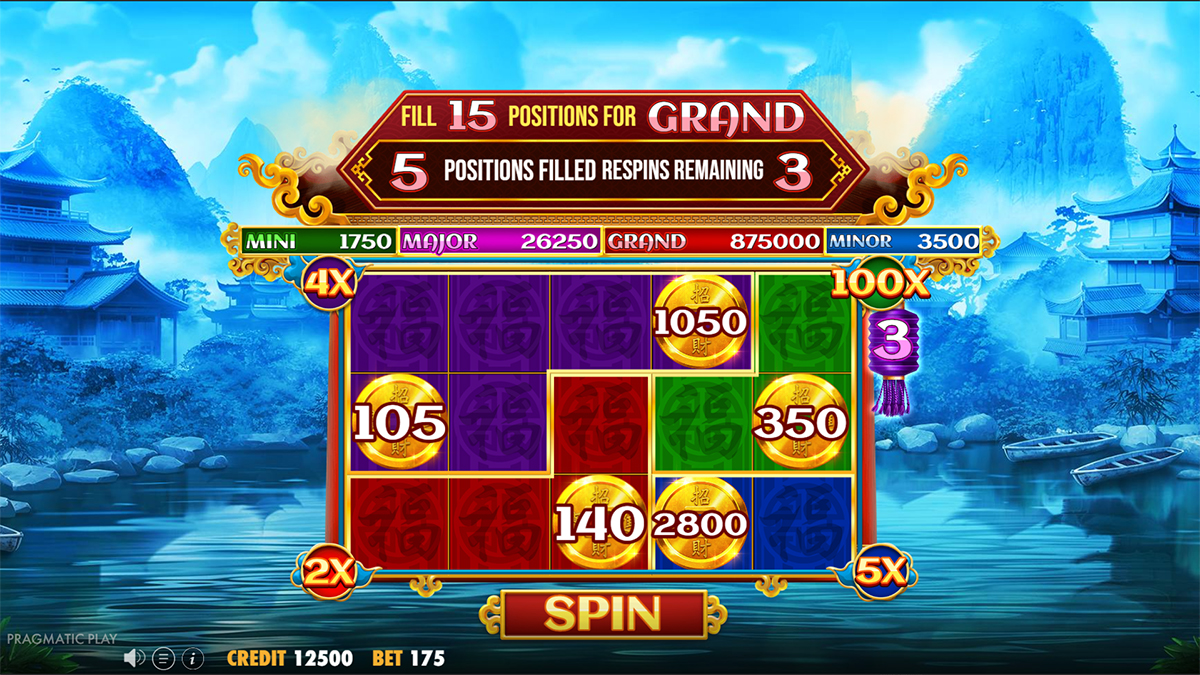This screenshot has height=675, width=1200.
Task: Open the game info icon
Action: [193, 658]
